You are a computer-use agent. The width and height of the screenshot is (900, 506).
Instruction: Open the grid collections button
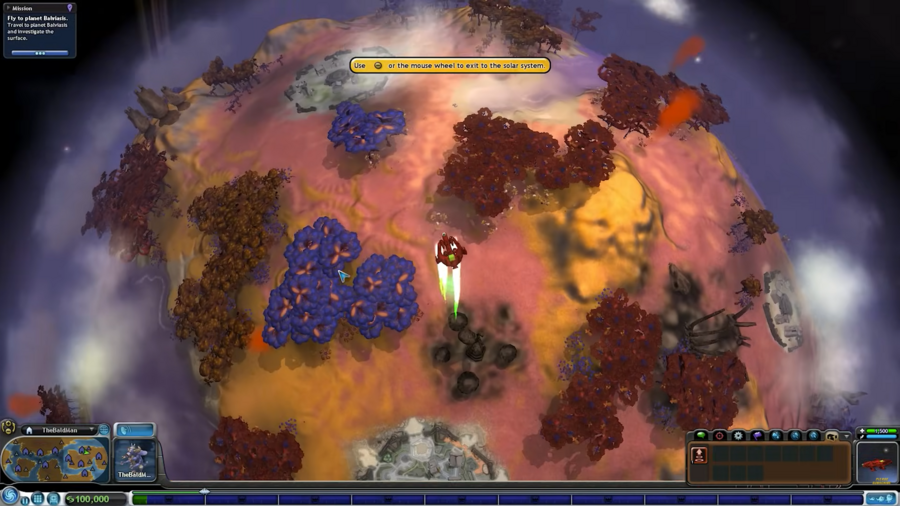(x=38, y=498)
